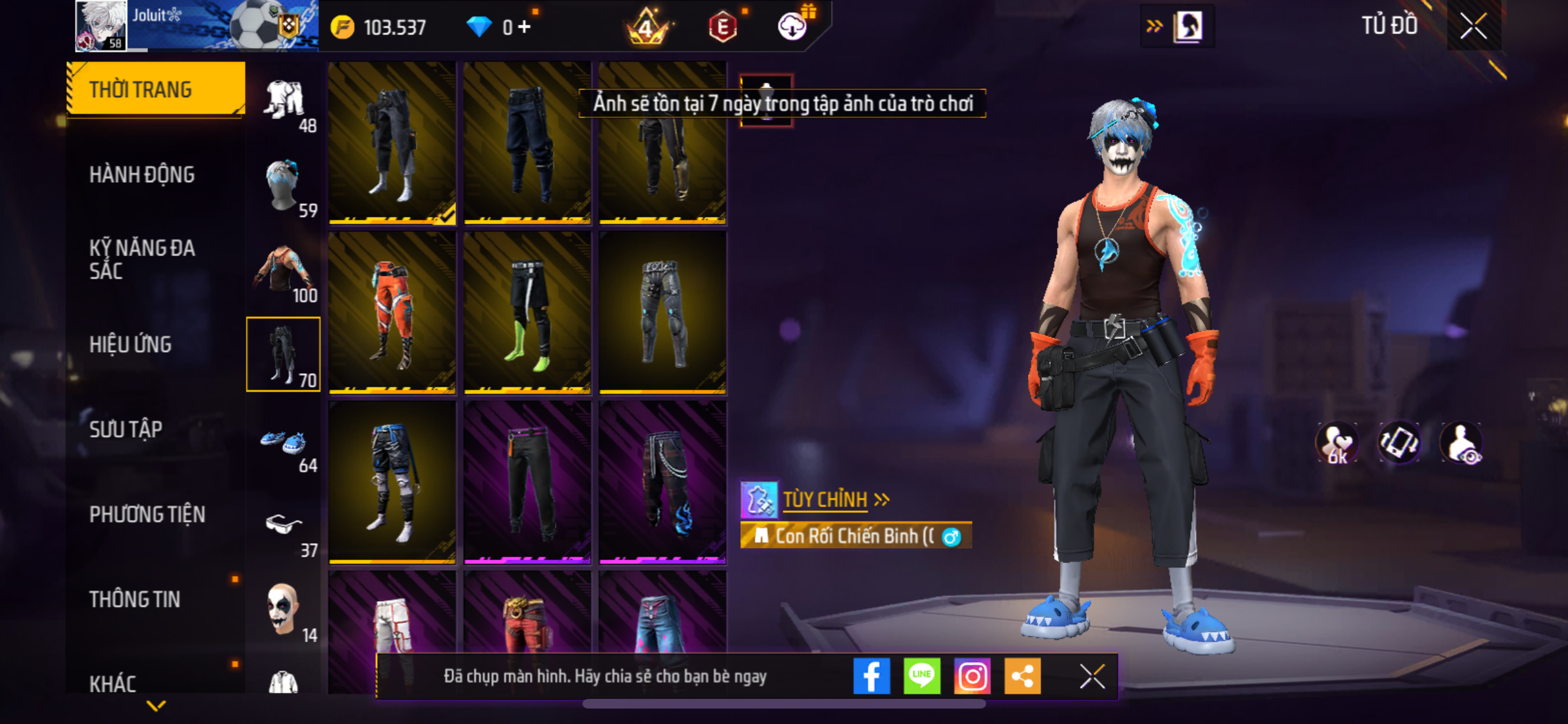Share screenshot to Facebook
1568x724 pixels.
tap(871, 676)
